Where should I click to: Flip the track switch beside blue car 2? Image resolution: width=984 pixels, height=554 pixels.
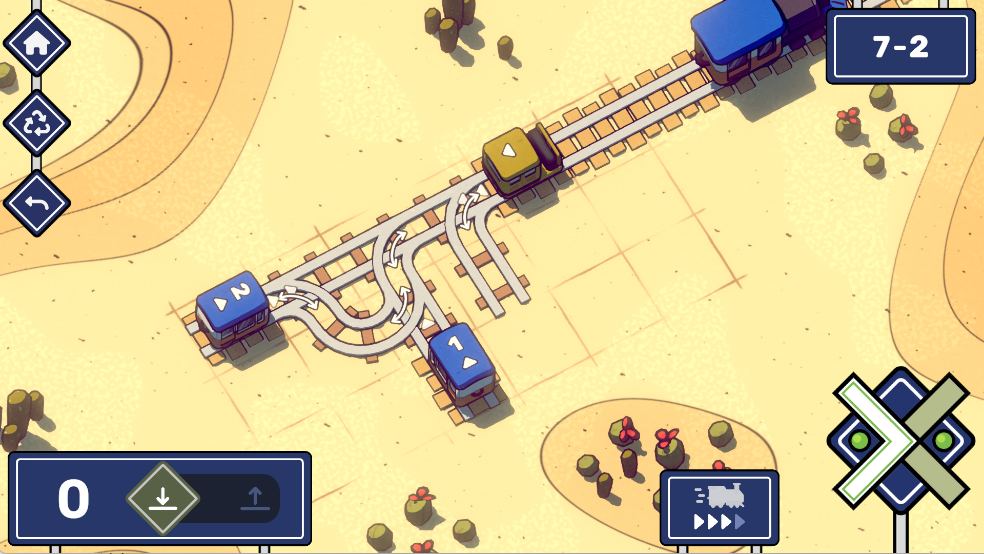point(298,296)
